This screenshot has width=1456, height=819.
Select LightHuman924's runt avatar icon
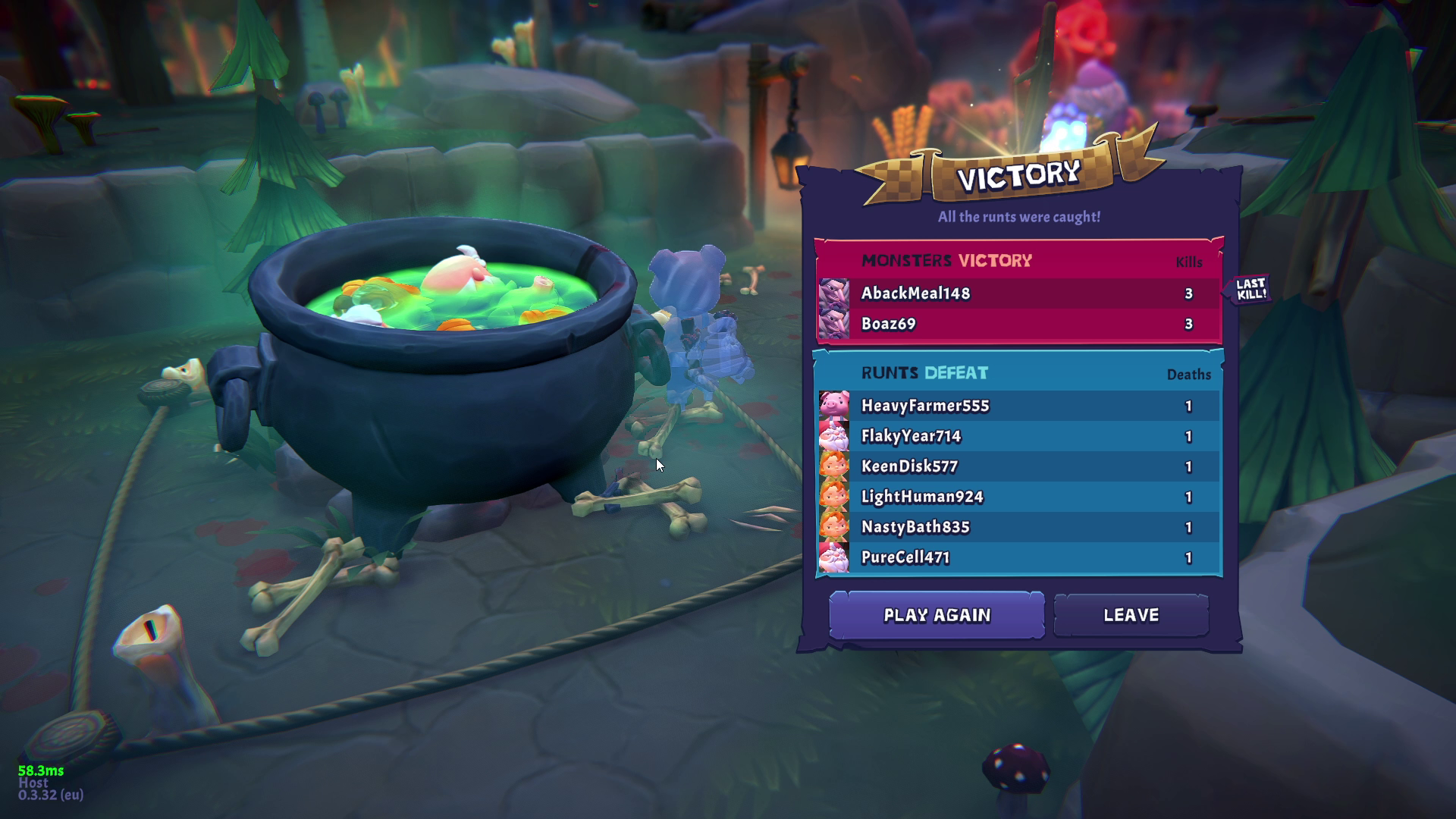(x=833, y=497)
